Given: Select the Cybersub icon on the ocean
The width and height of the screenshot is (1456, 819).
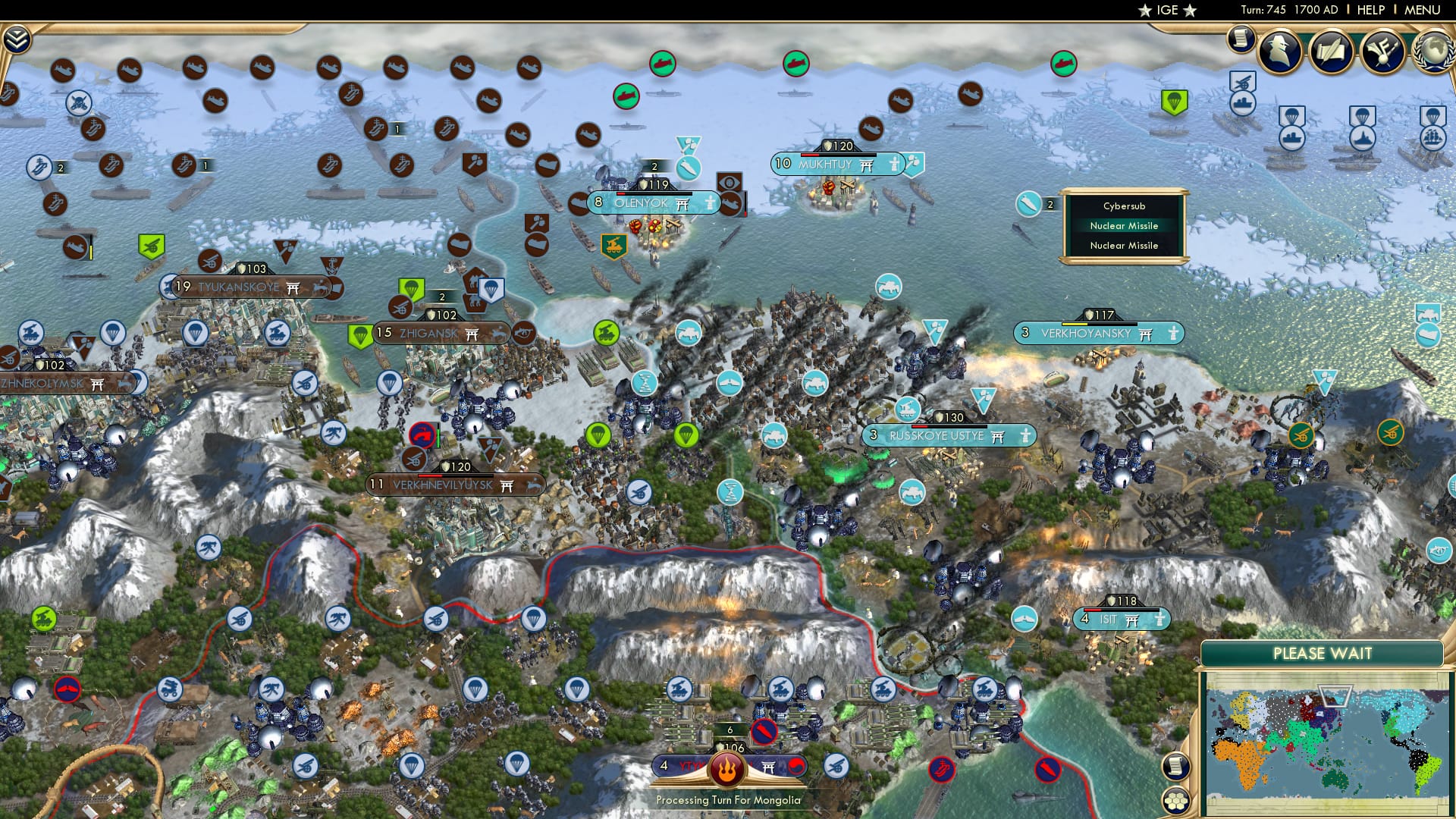Looking at the screenshot, I should click(x=1028, y=205).
